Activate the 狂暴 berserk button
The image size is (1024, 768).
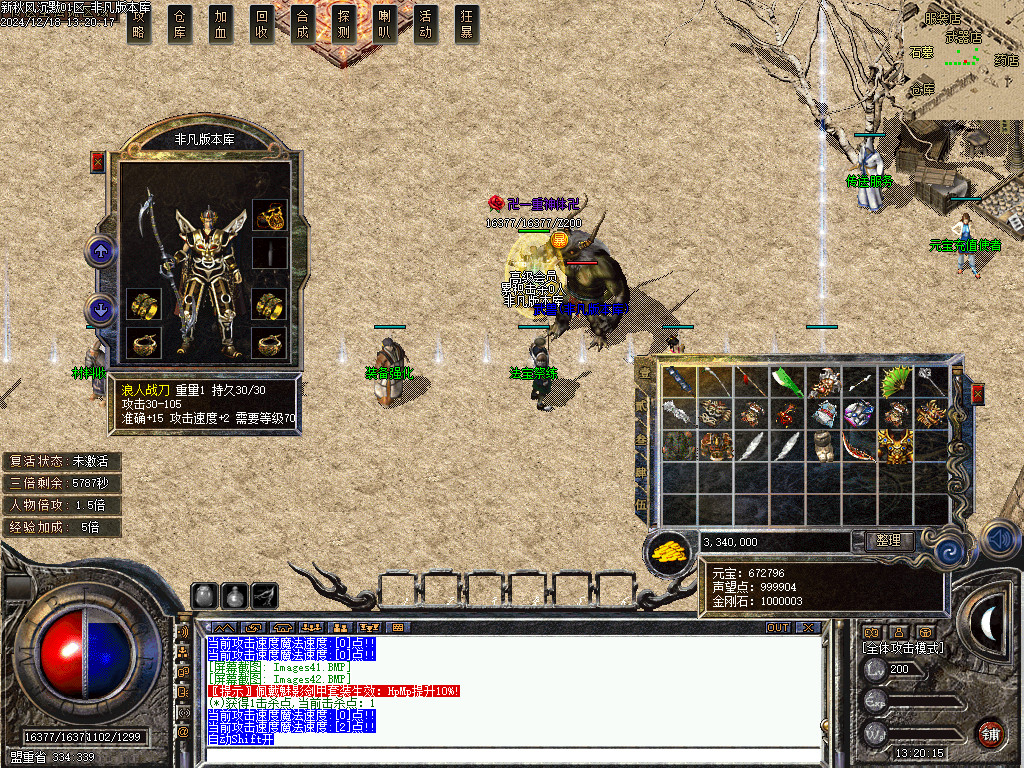pyautogui.click(x=466, y=25)
